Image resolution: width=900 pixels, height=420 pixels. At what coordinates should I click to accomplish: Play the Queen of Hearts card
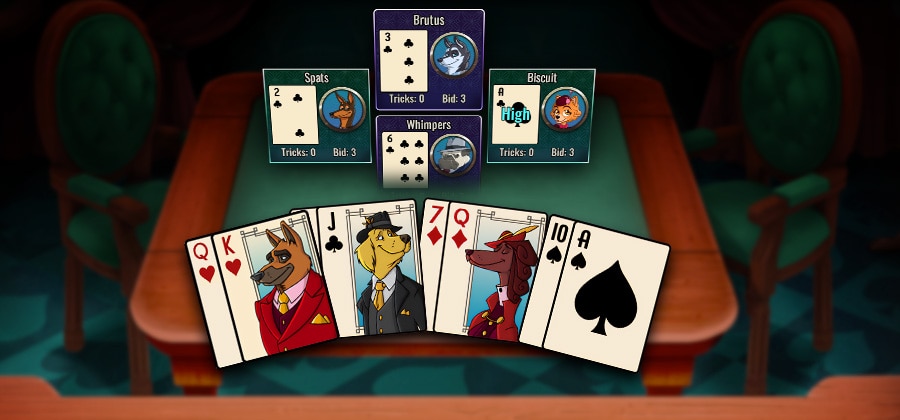tap(203, 290)
